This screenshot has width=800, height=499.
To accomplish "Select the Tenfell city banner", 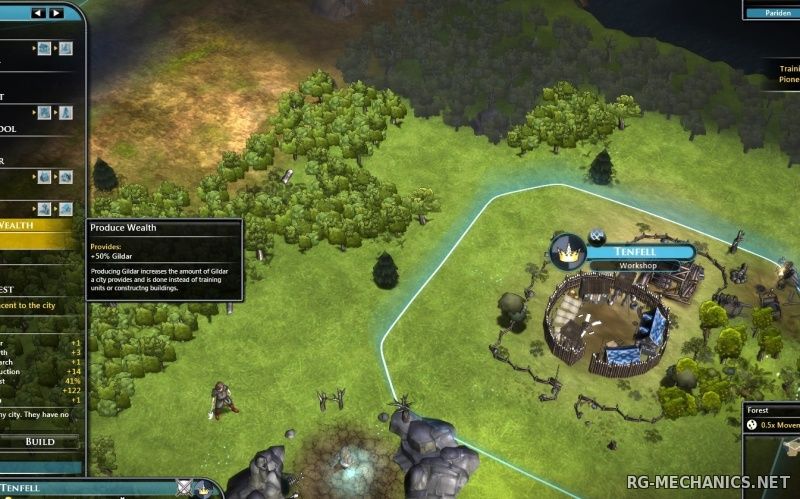I will tap(640, 252).
